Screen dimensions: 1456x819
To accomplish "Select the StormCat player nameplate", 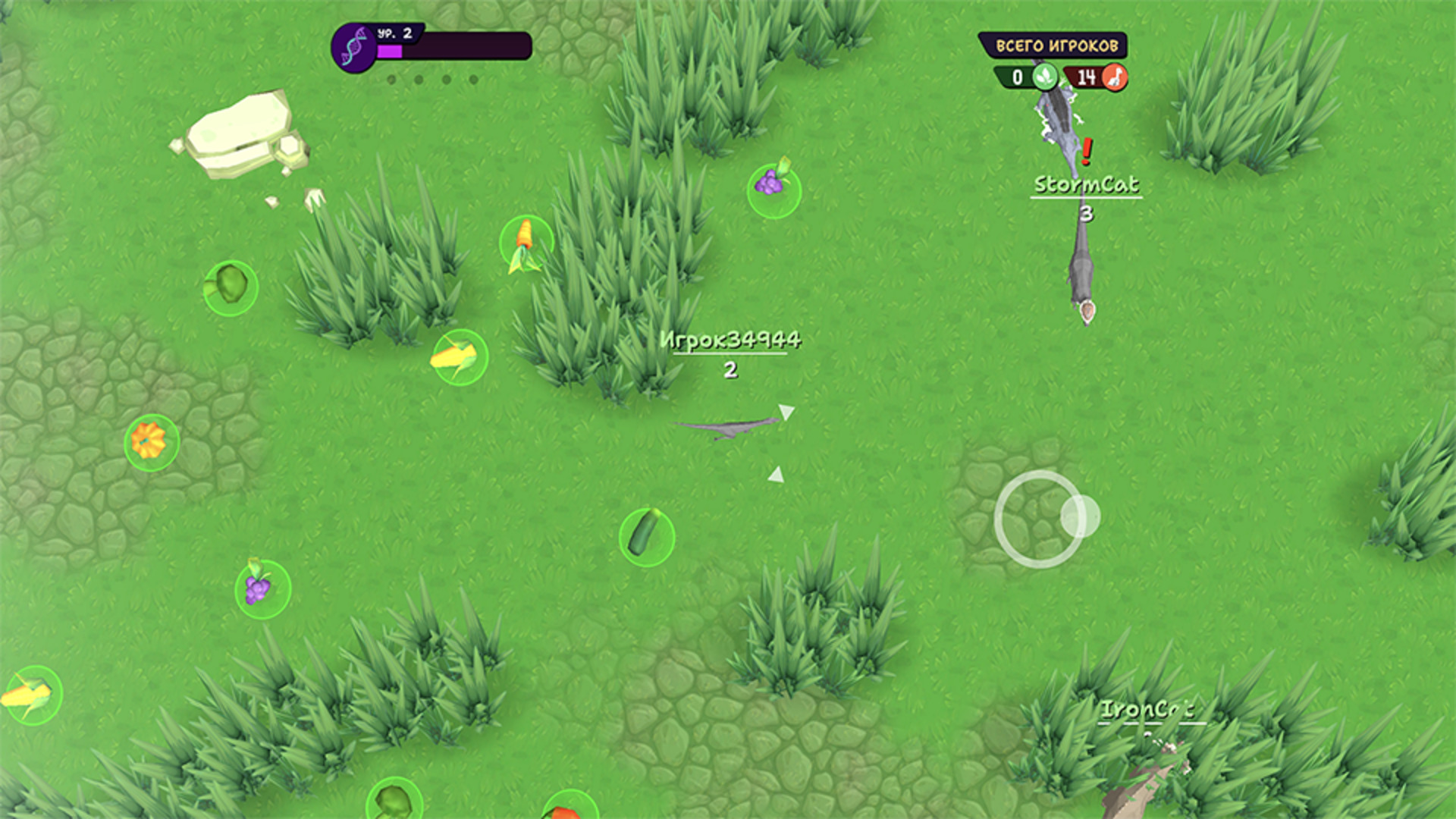I will (1087, 184).
